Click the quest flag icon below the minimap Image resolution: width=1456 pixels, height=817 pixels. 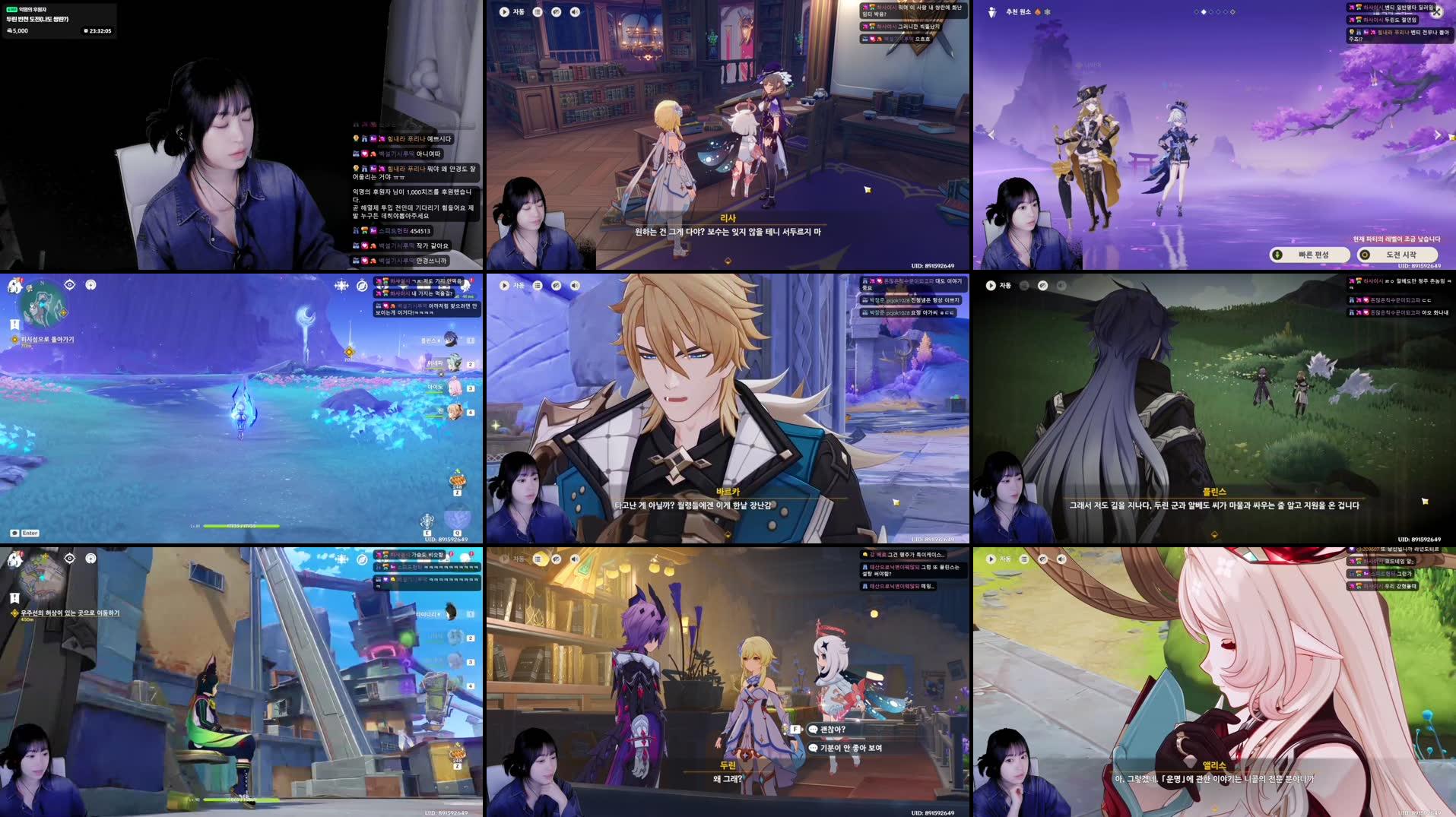point(14,323)
